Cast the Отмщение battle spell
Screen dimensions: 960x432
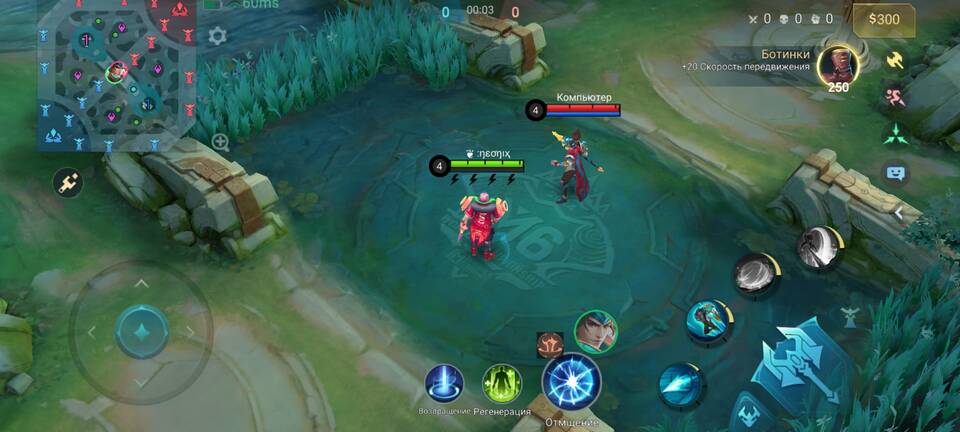pos(571,382)
